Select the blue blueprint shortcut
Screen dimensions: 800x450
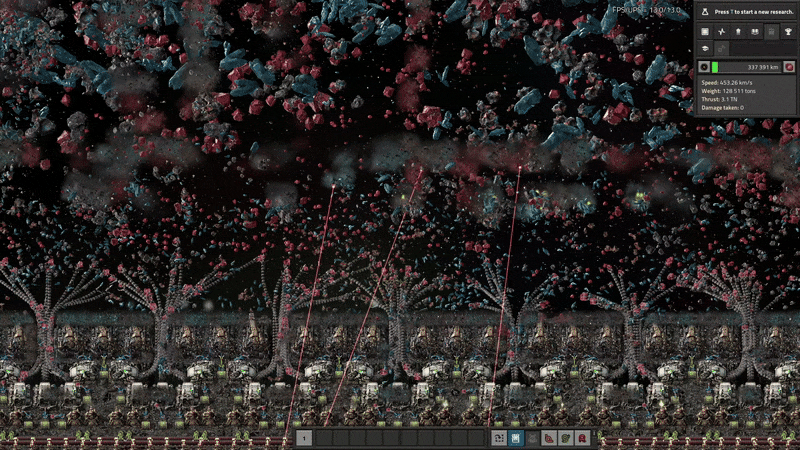[x=515, y=438]
